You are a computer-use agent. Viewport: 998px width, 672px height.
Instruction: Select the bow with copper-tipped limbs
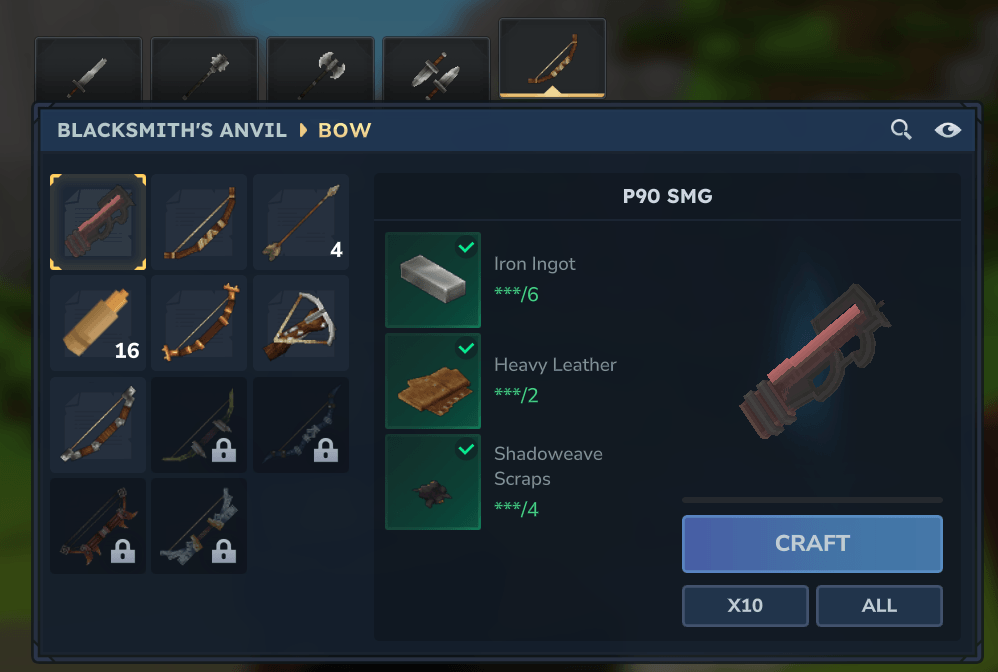[x=200, y=323]
